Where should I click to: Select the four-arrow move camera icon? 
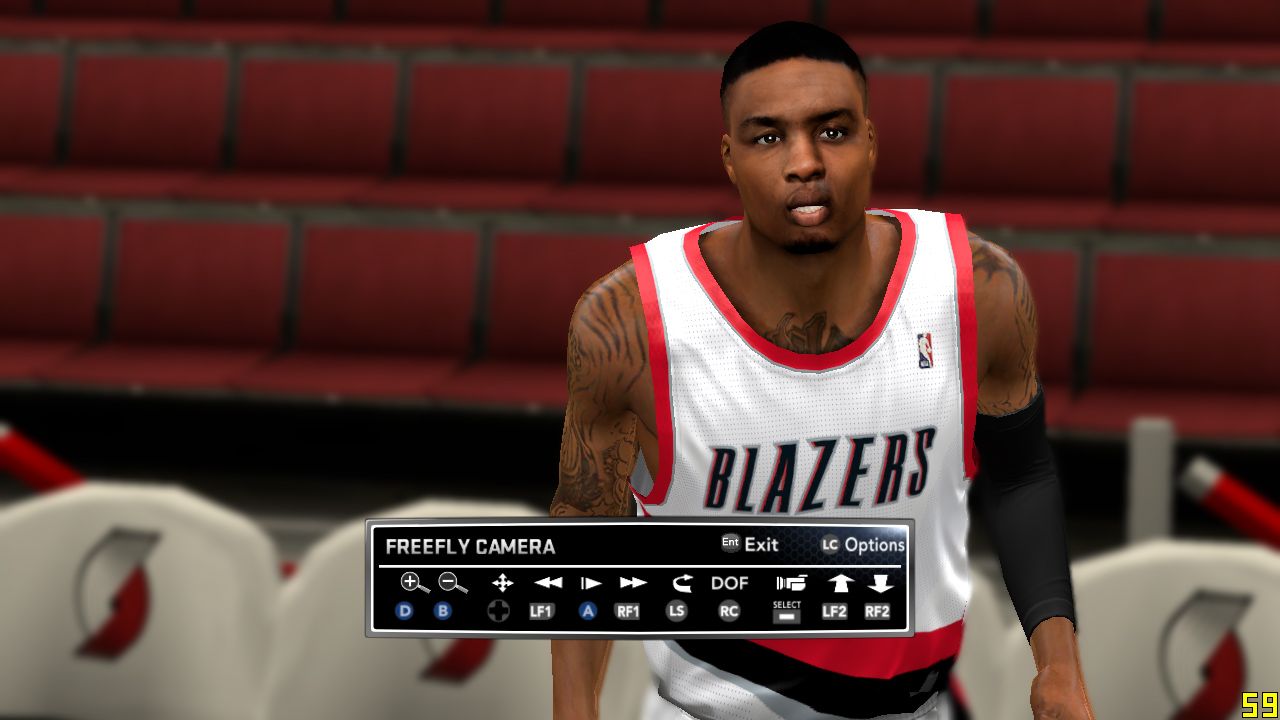(x=502, y=583)
